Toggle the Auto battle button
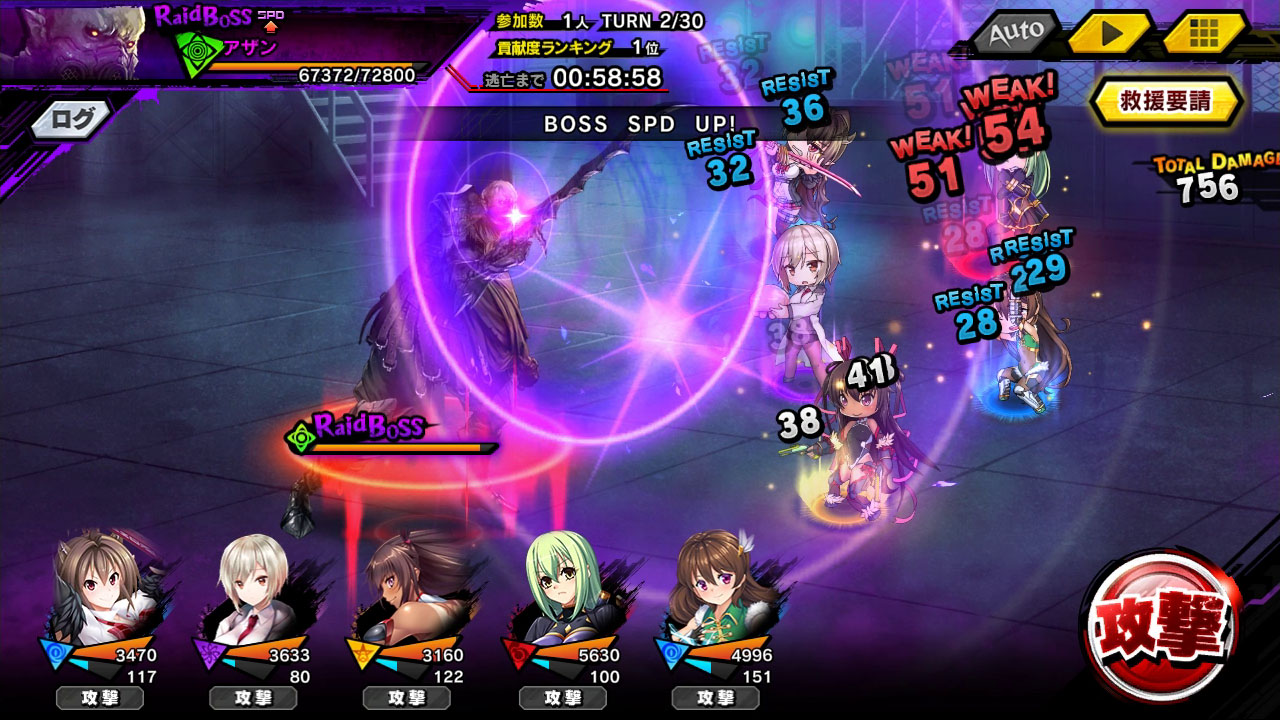 point(1016,33)
